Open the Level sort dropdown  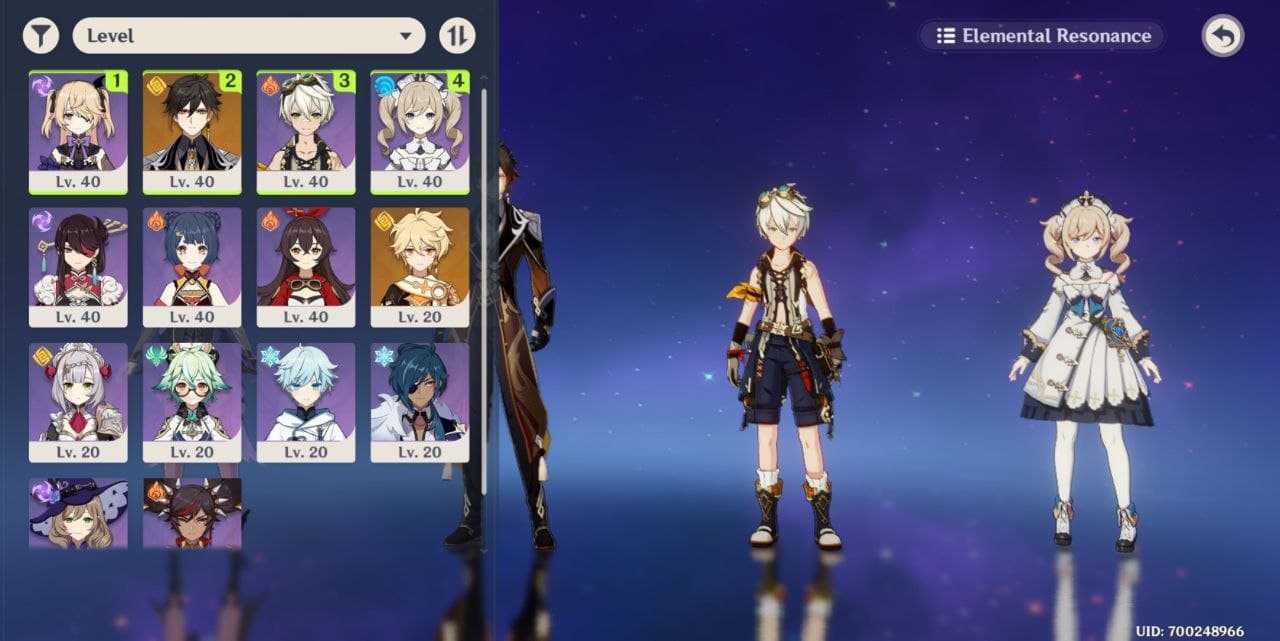click(x=249, y=36)
